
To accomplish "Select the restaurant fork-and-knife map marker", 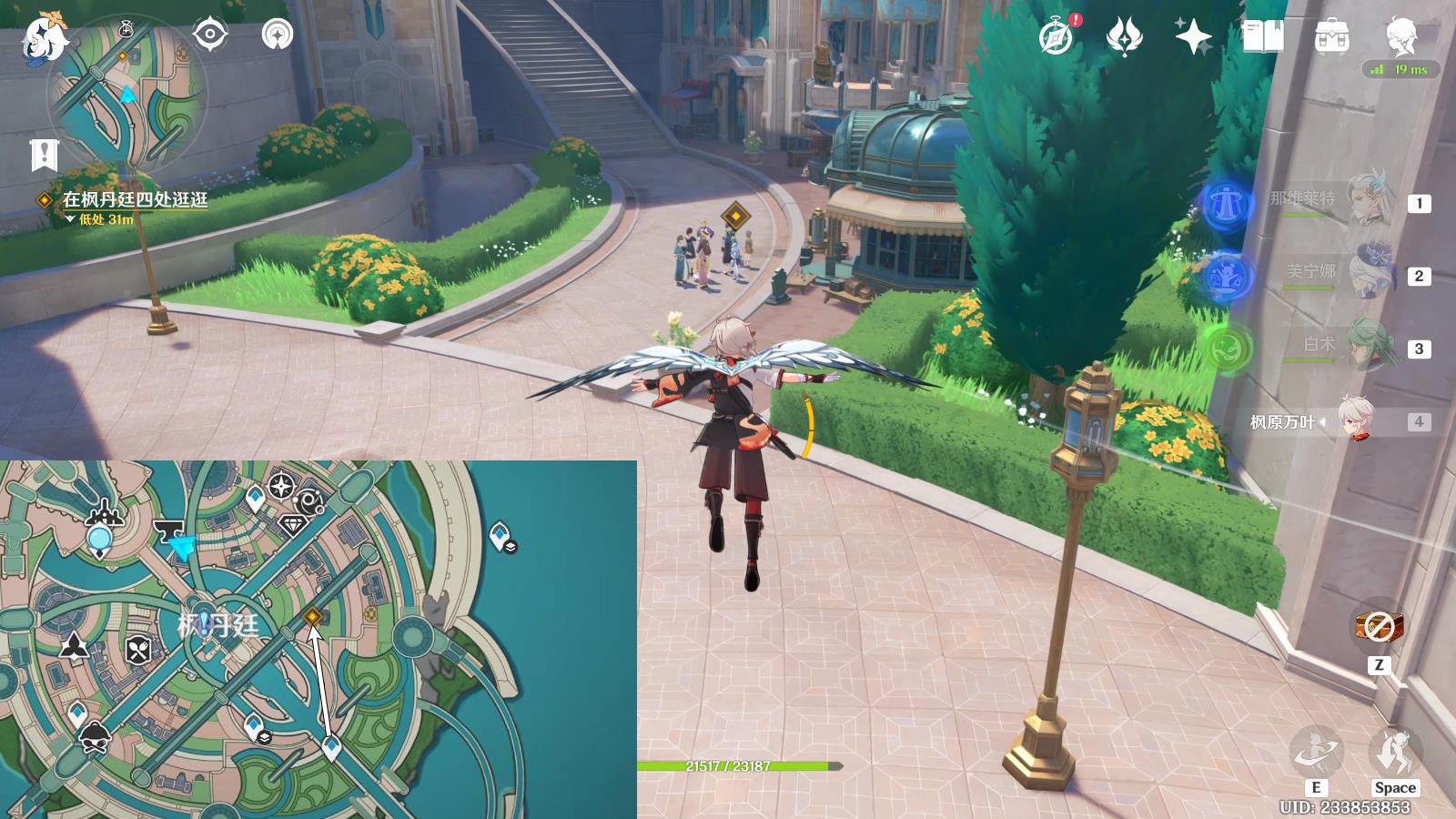I will pyautogui.click(x=137, y=650).
